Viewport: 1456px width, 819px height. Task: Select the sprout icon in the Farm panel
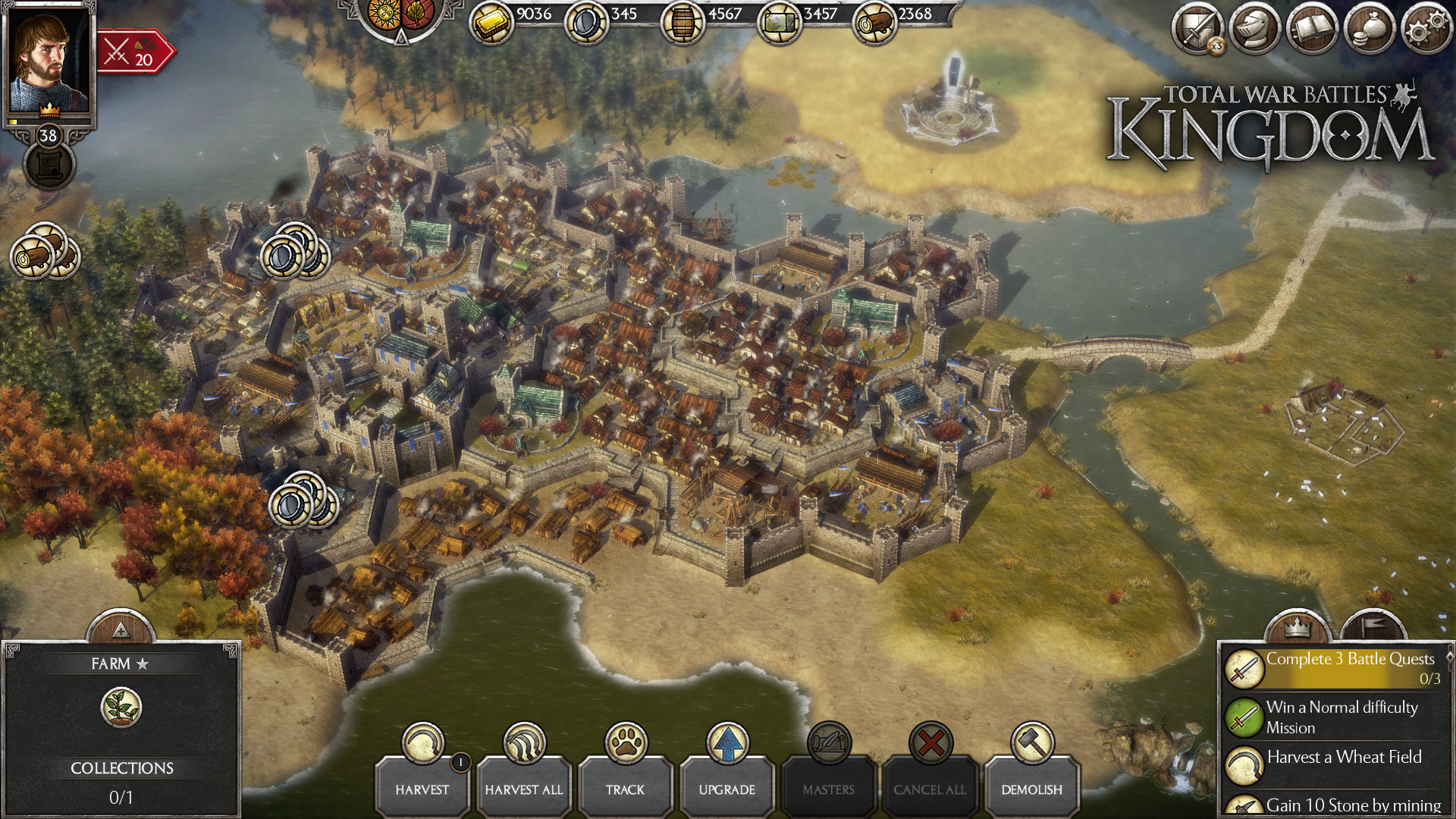[121, 707]
